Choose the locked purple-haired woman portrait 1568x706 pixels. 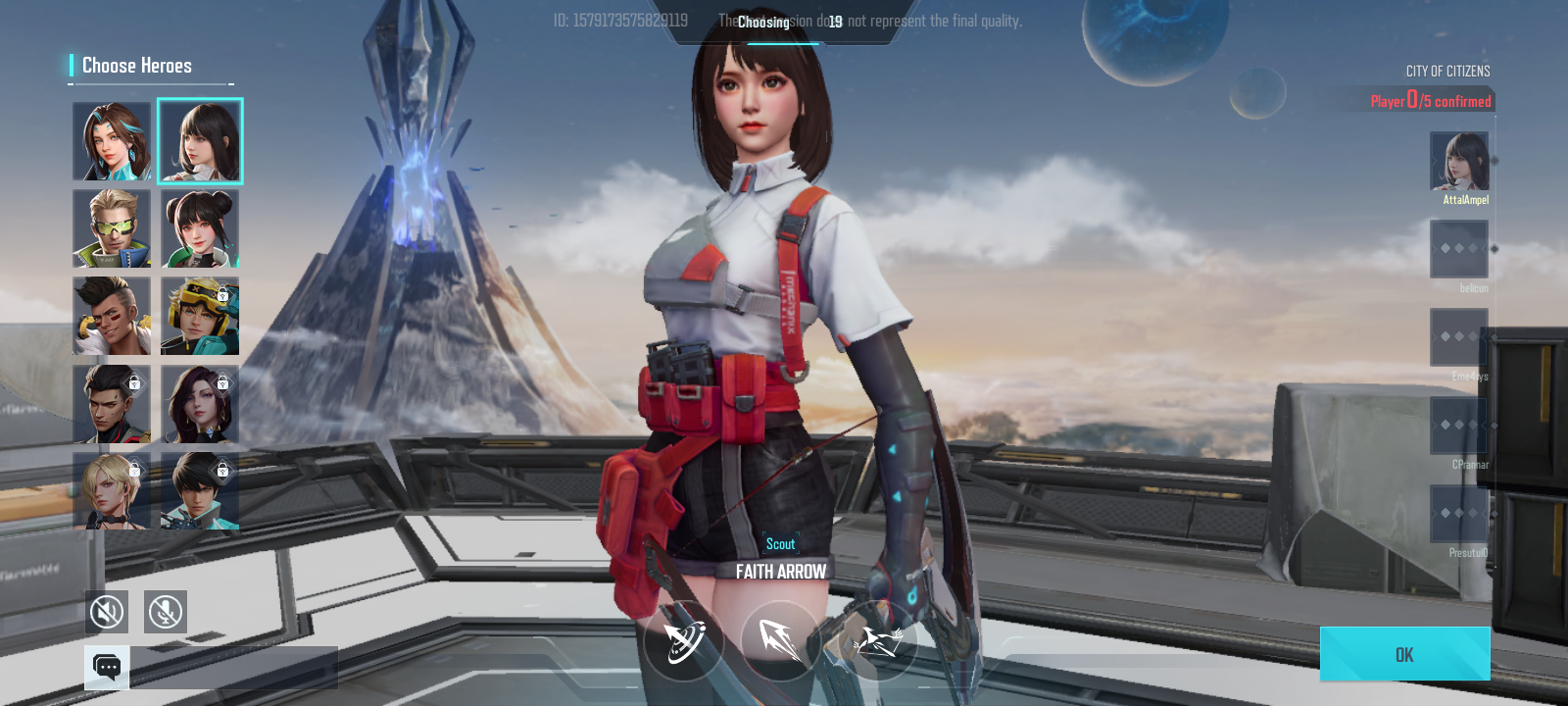[x=200, y=404]
